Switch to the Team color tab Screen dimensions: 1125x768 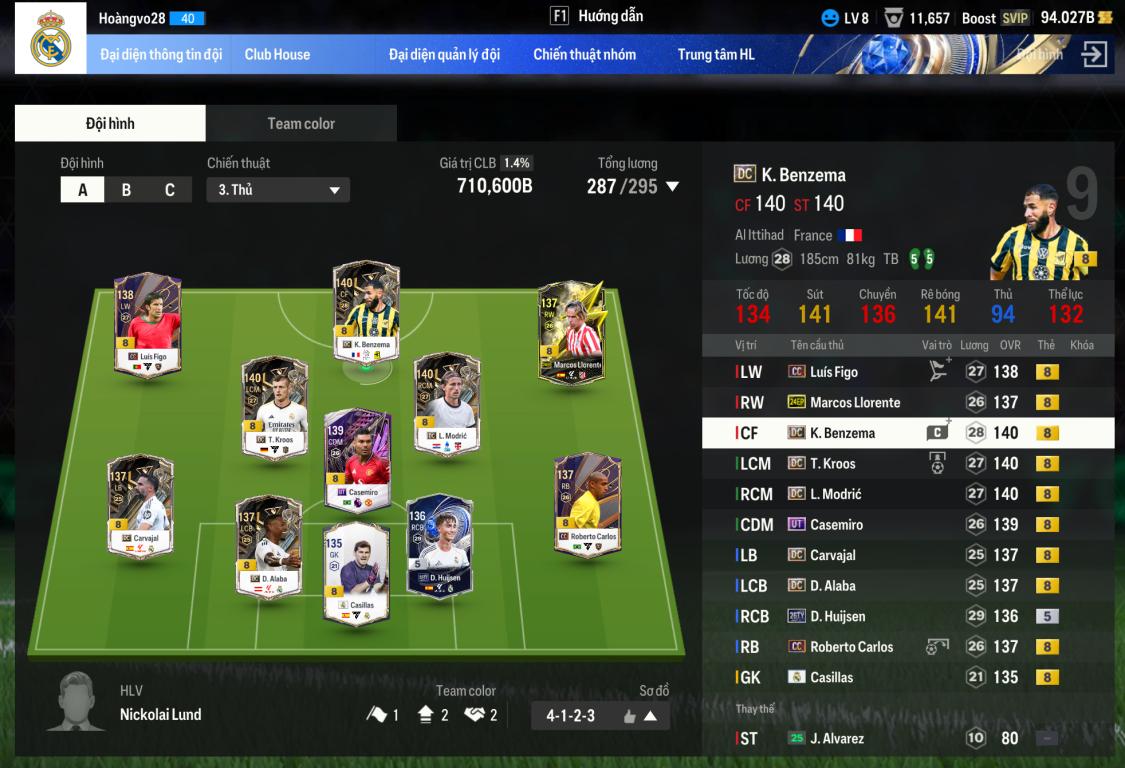(301, 124)
